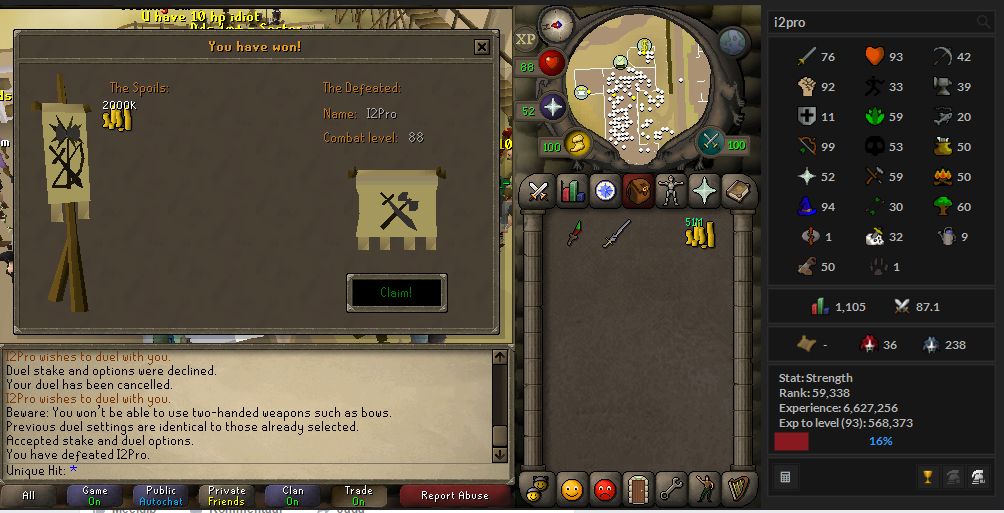Image resolution: width=1004 pixels, height=513 pixels.
Task: Toggle run energy orb
Action: [x=577, y=145]
